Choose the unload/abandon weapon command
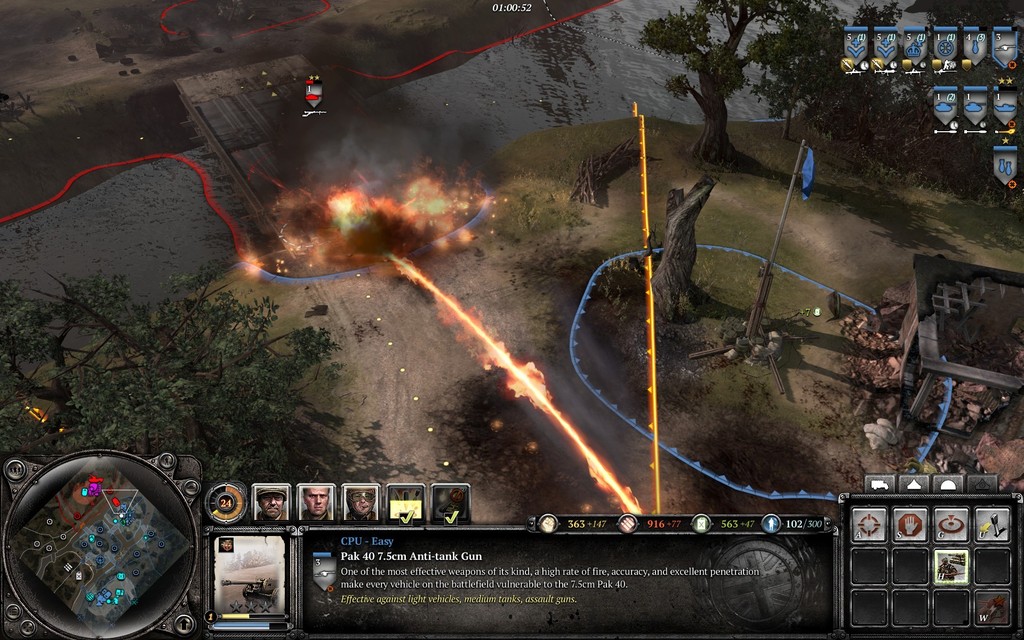 click(x=991, y=523)
